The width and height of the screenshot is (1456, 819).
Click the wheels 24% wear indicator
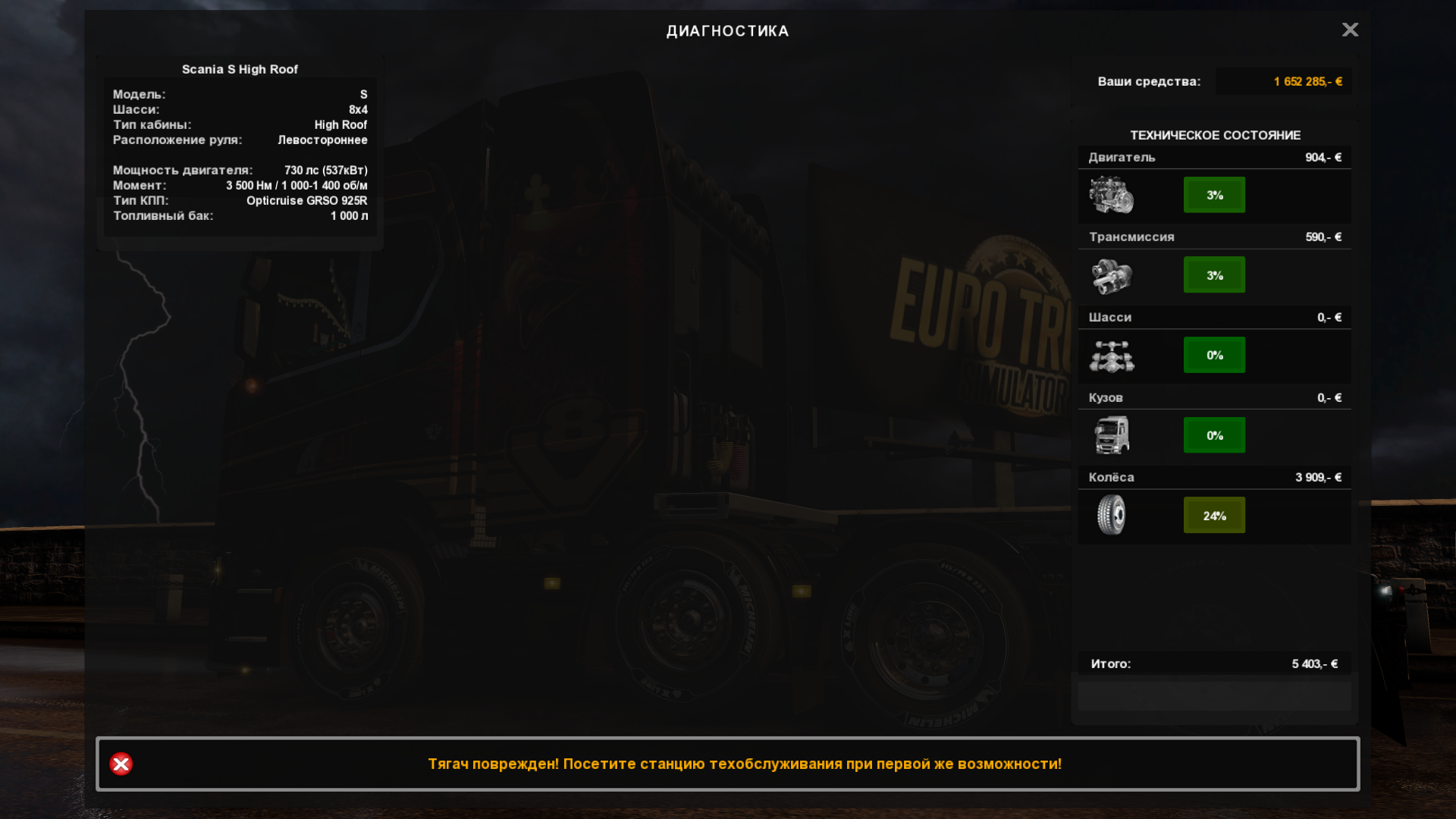point(1214,516)
